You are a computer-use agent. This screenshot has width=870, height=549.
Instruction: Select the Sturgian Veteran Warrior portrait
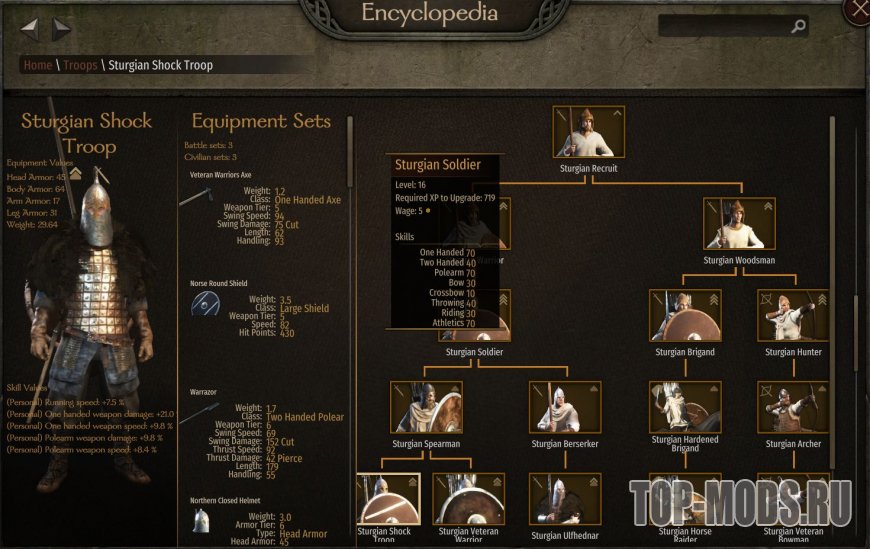(x=469, y=498)
